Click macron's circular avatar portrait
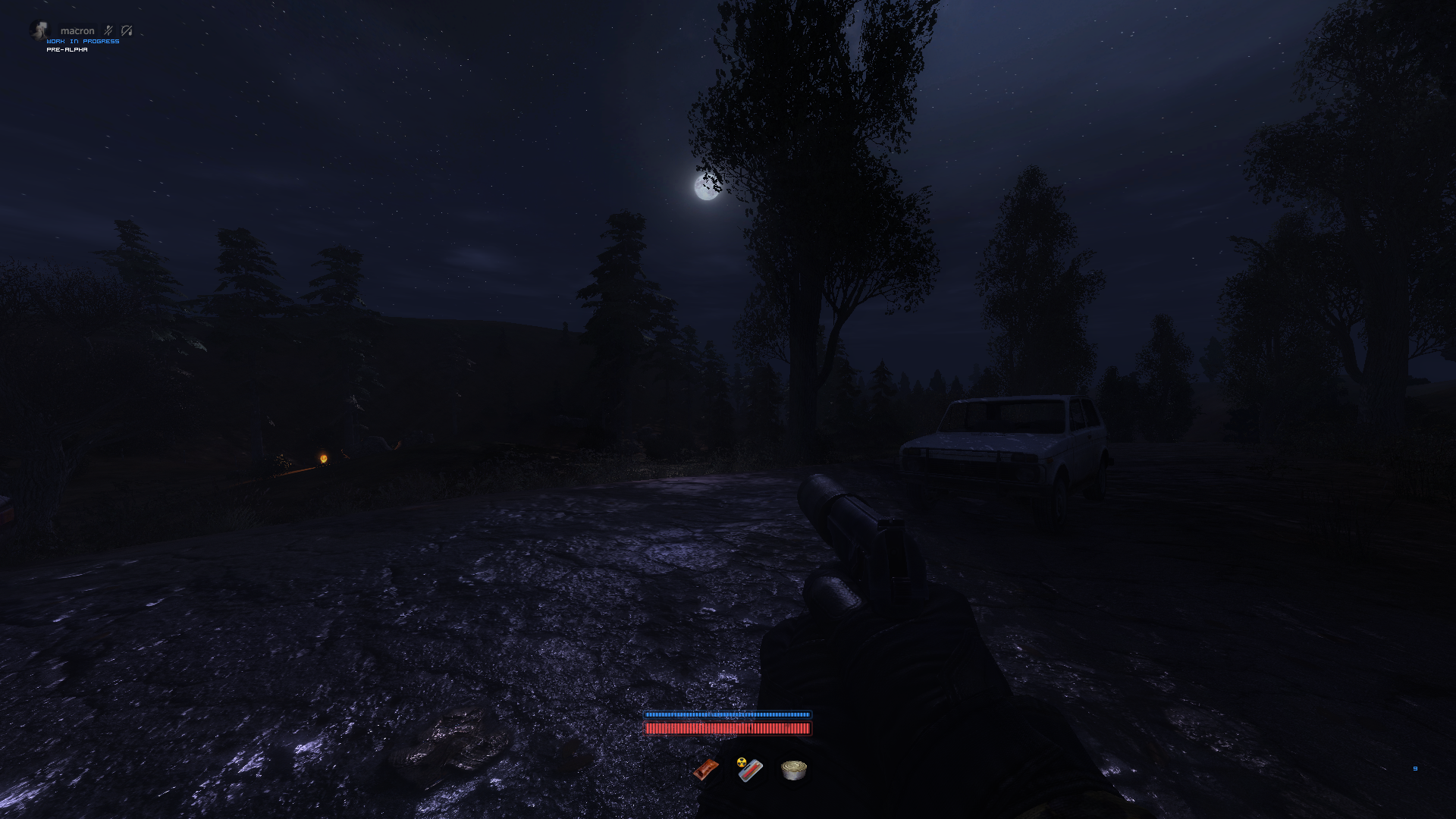Viewport: 1456px width, 819px height. (40, 30)
